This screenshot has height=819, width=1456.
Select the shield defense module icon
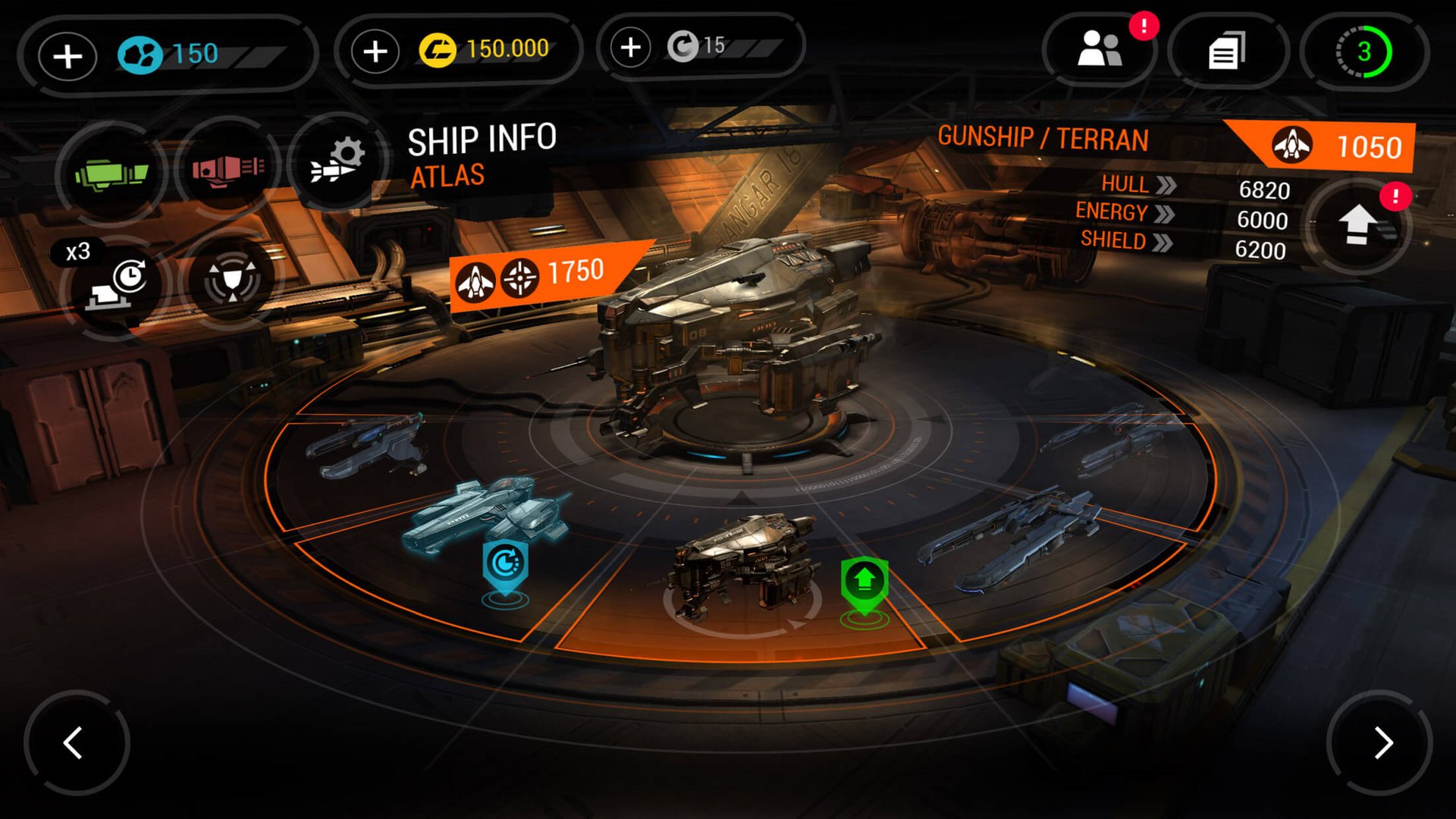pyautogui.click(x=232, y=280)
